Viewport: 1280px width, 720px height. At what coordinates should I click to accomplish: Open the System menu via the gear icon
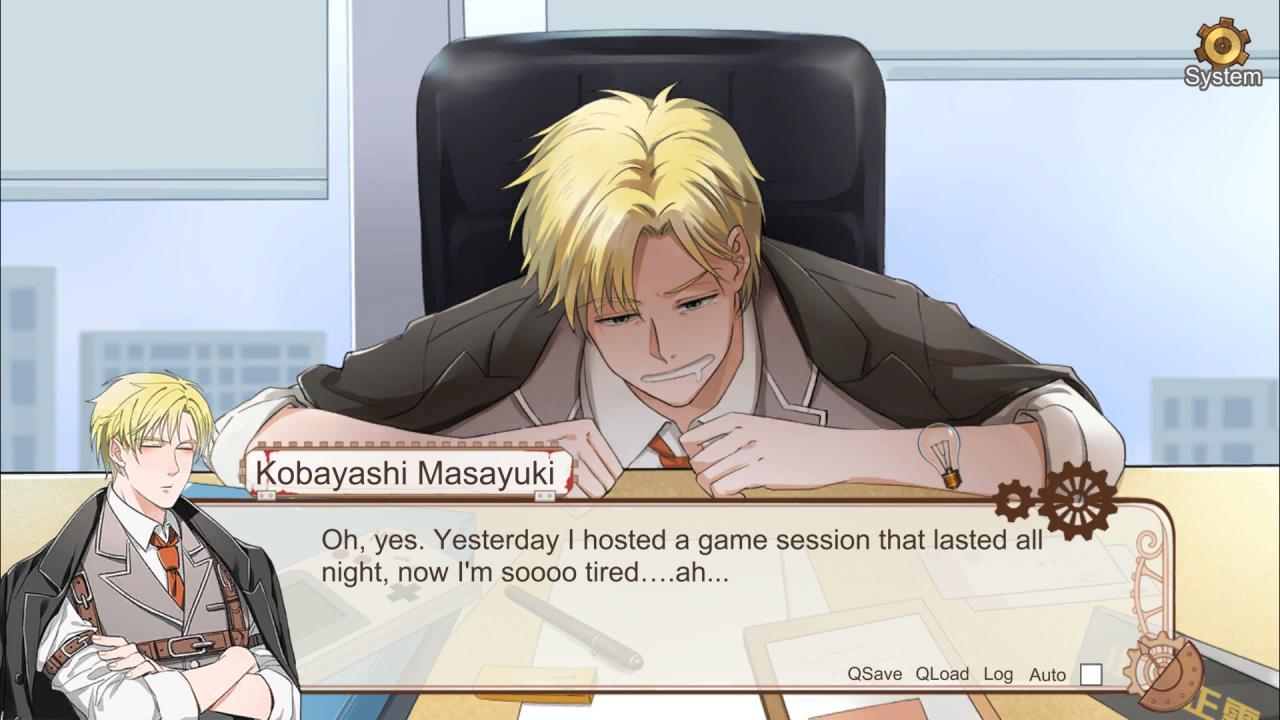1222,45
